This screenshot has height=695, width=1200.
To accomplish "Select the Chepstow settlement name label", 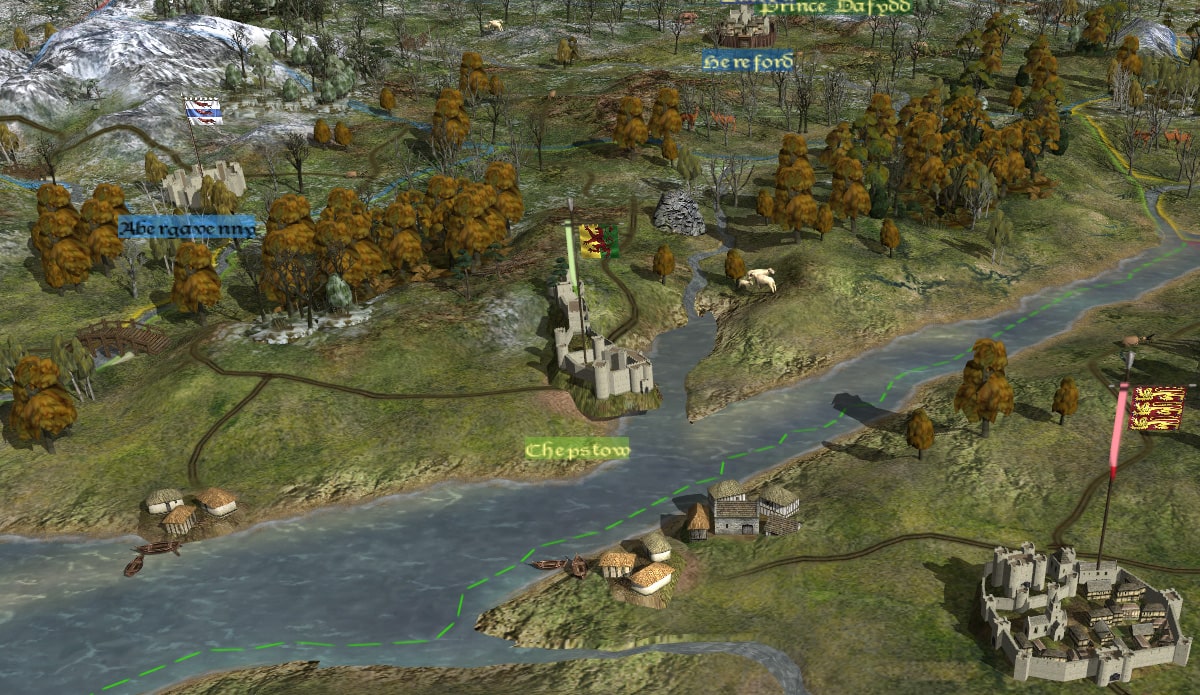I will (x=578, y=450).
